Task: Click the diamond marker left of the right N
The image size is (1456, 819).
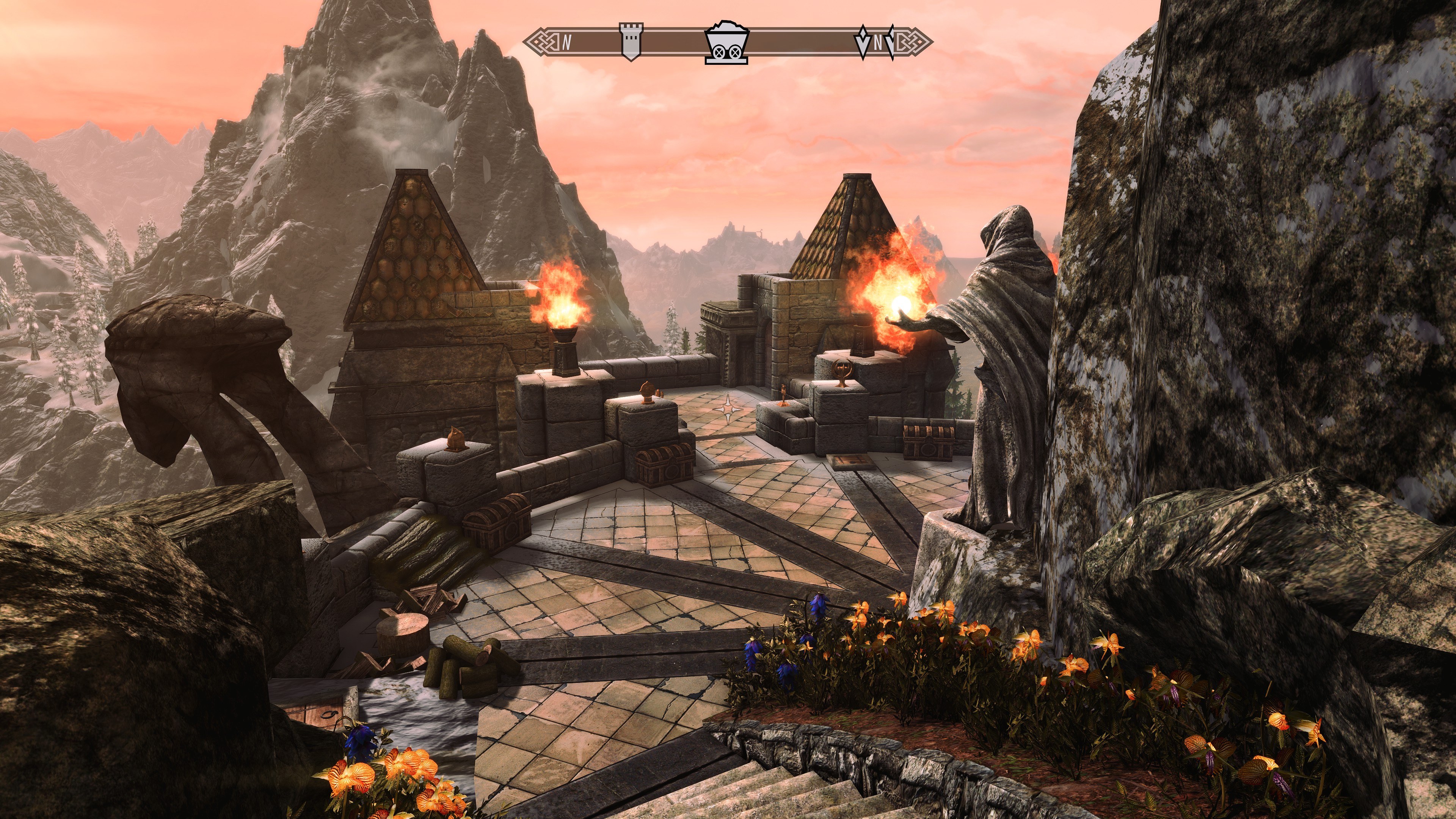Action: point(863,42)
